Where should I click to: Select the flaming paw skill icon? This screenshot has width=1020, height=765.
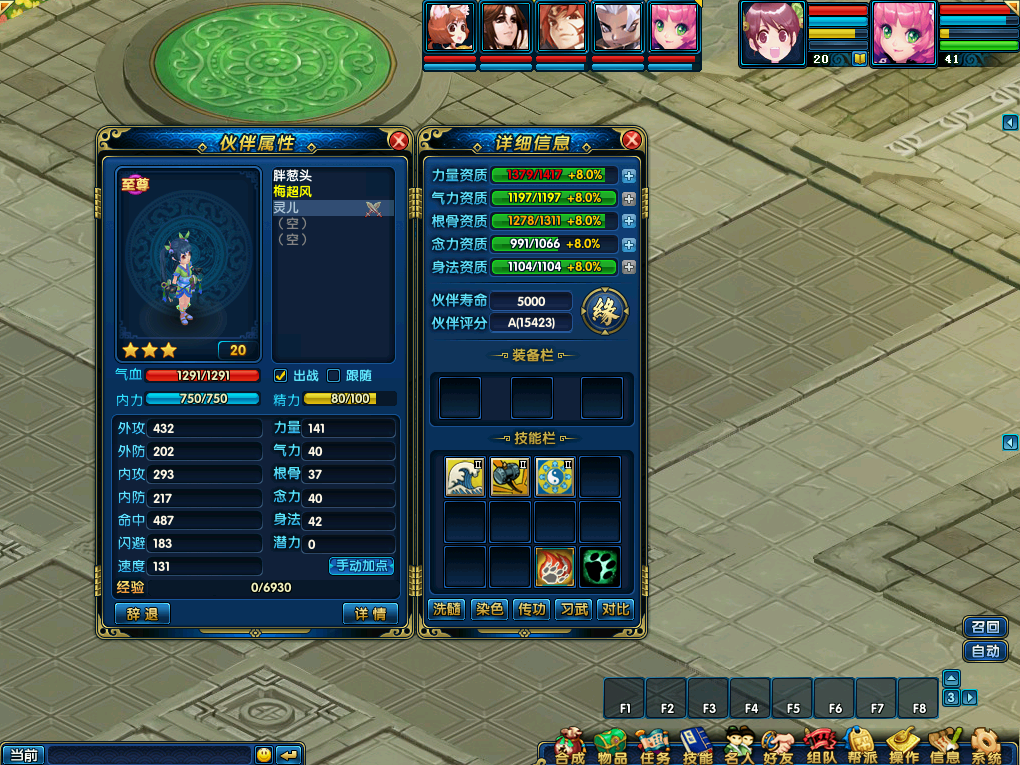coord(554,567)
